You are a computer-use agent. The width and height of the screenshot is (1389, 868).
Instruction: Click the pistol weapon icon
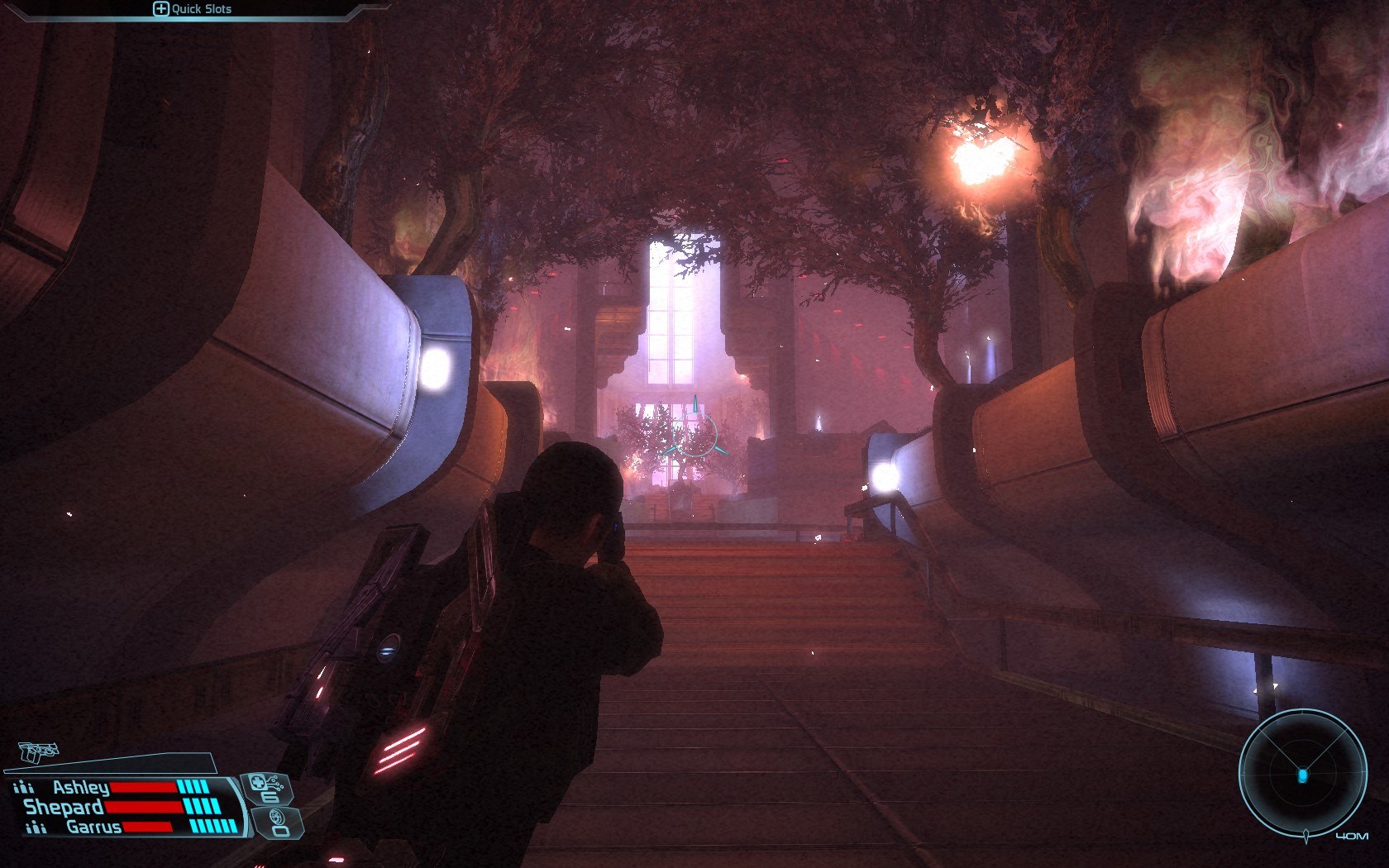point(39,751)
